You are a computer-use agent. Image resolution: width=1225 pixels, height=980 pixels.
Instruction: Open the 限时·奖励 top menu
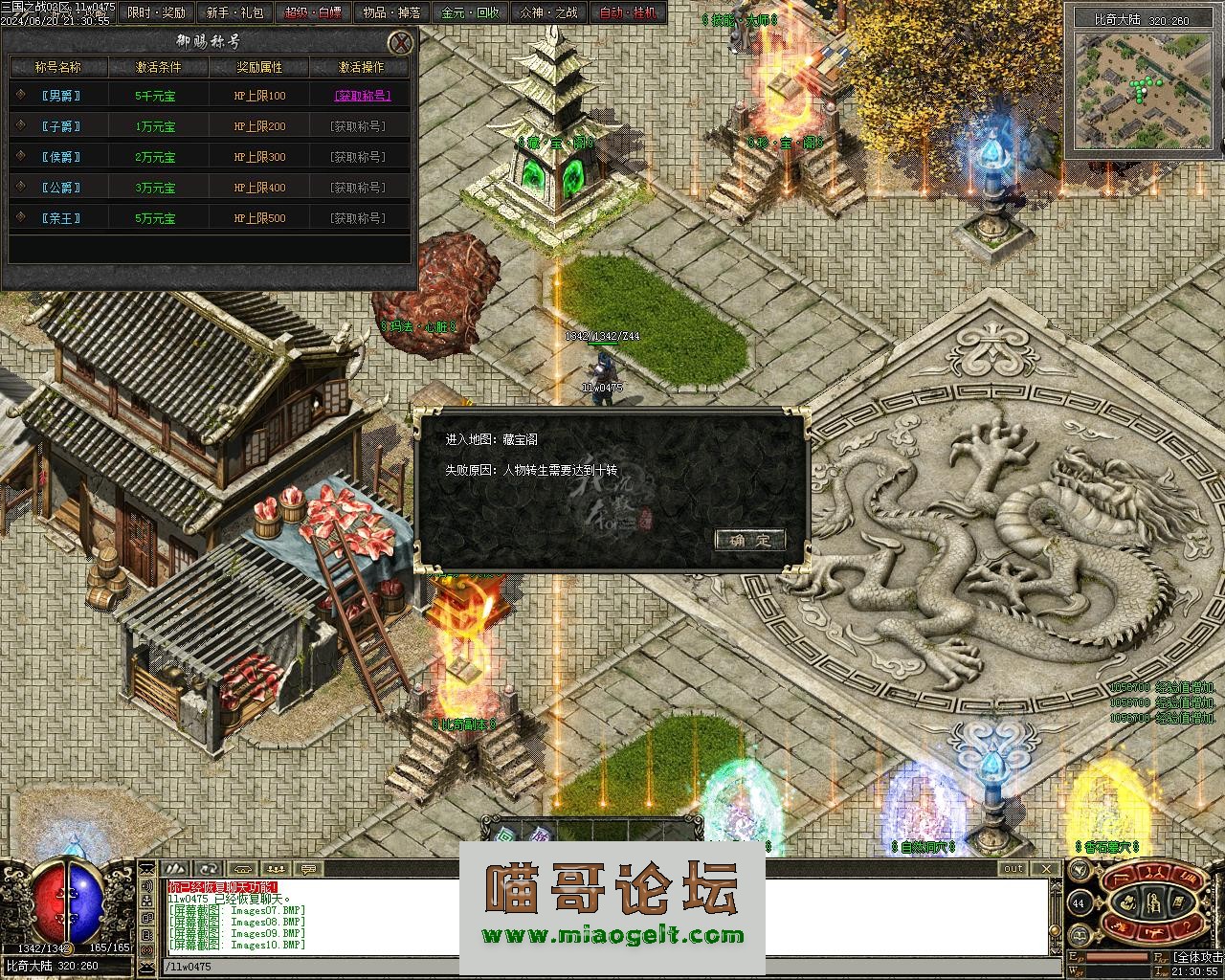point(157,12)
